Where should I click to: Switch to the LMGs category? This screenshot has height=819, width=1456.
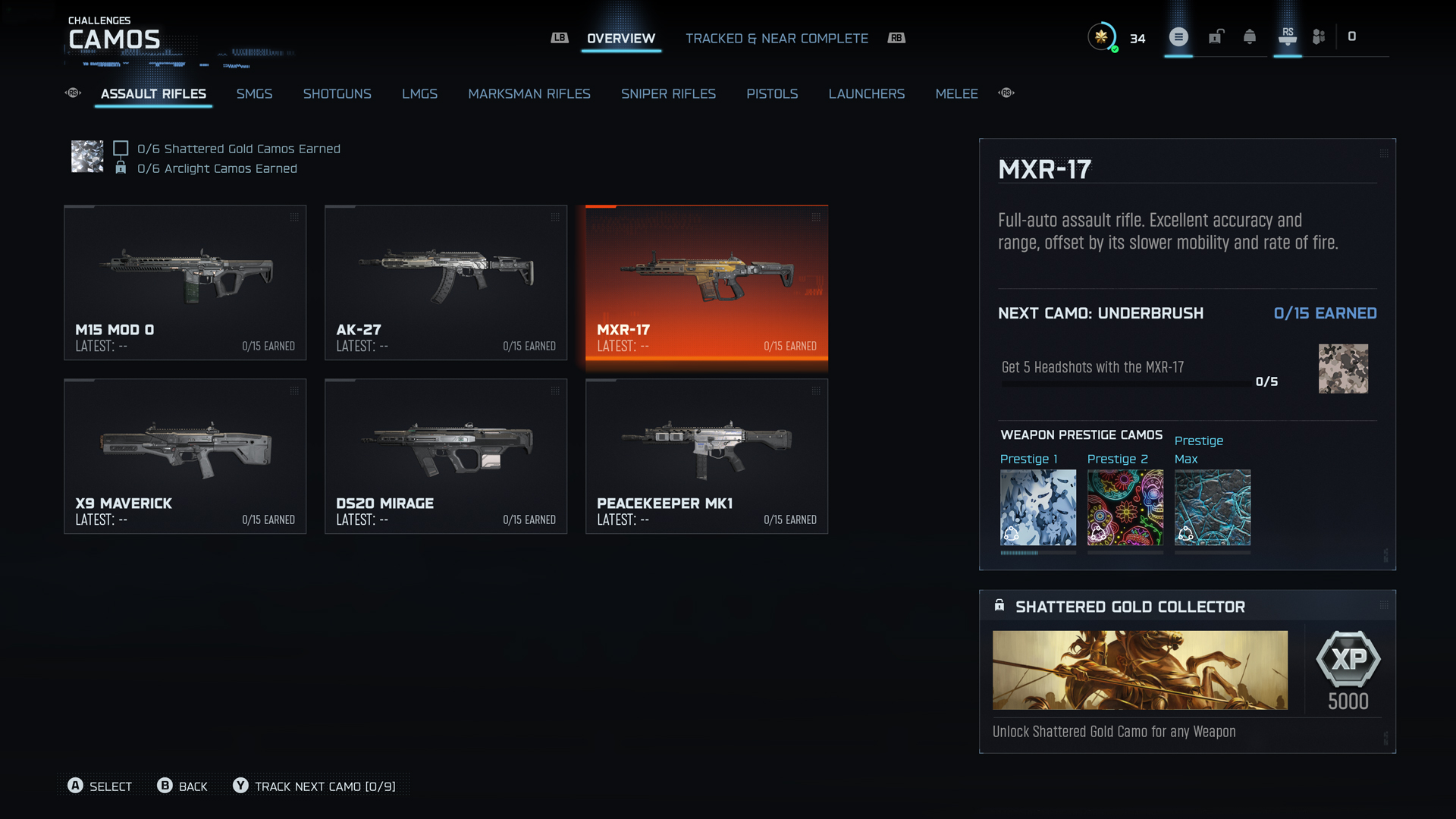click(x=419, y=94)
